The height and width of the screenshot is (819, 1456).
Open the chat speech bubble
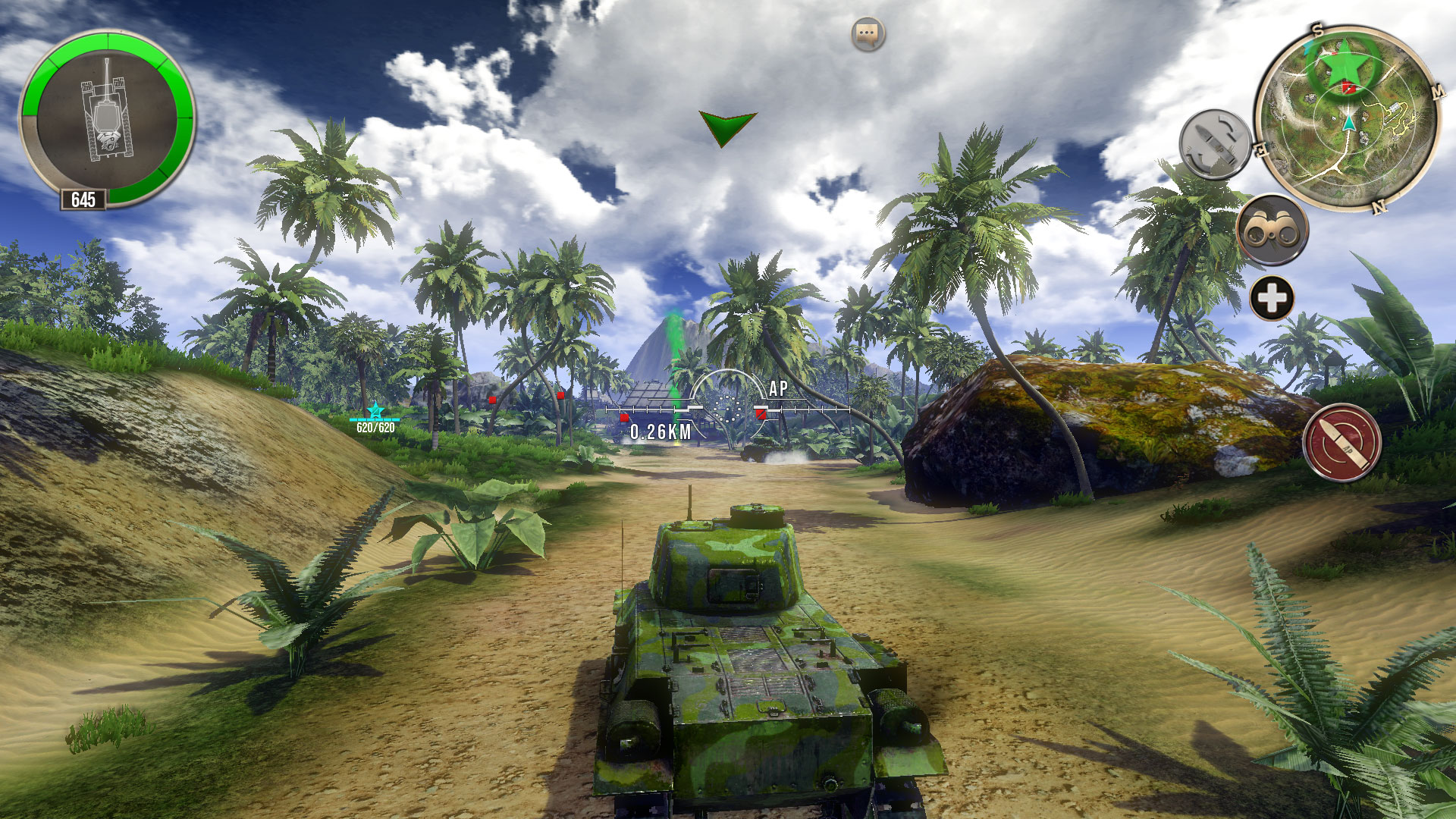[868, 35]
